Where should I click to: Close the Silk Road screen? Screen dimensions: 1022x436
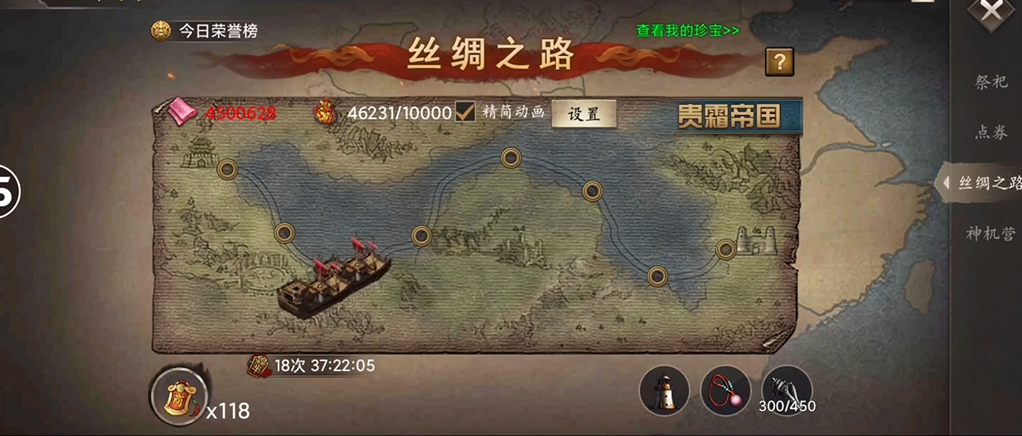click(x=991, y=12)
